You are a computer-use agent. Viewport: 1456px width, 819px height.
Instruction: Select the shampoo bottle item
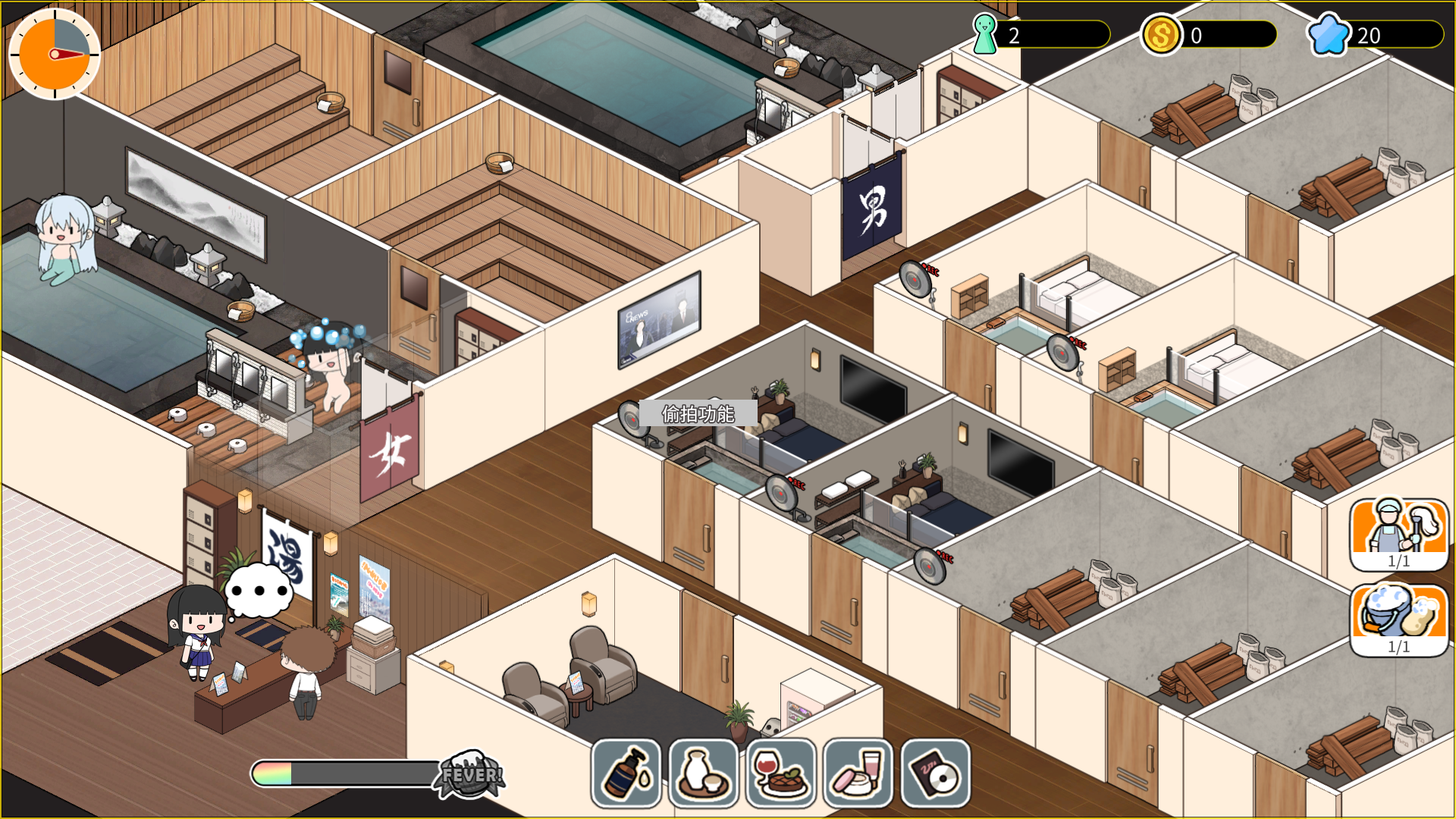click(626, 773)
